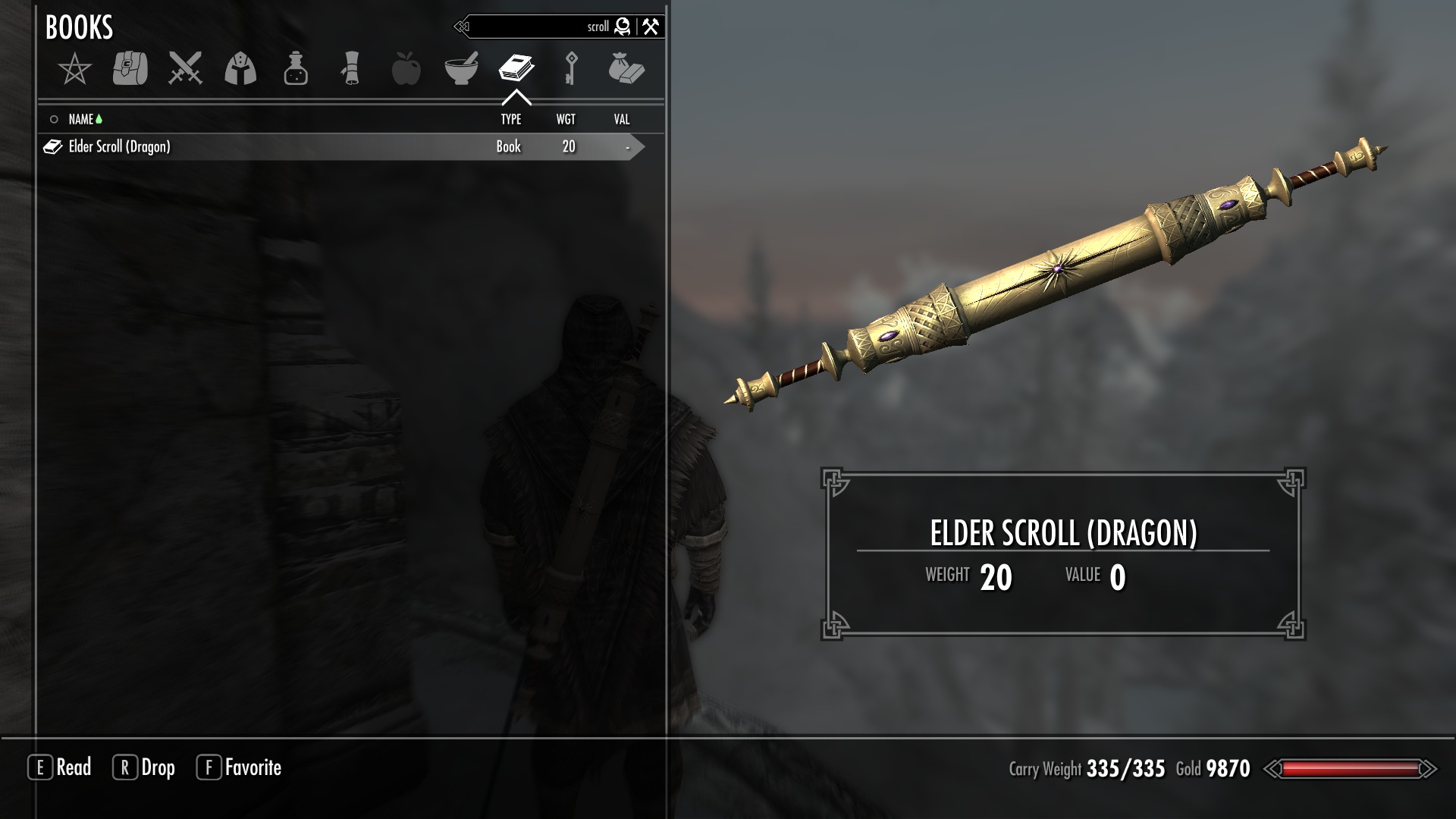The width and height of the screenshot is (1456, 819).
Task: Show all items with the backpack icon
Action: pos(130,69)
